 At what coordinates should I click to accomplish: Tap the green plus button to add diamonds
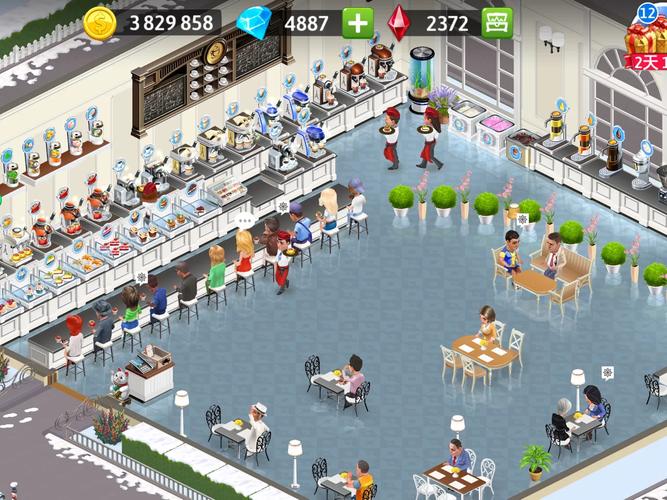[356, 22]
